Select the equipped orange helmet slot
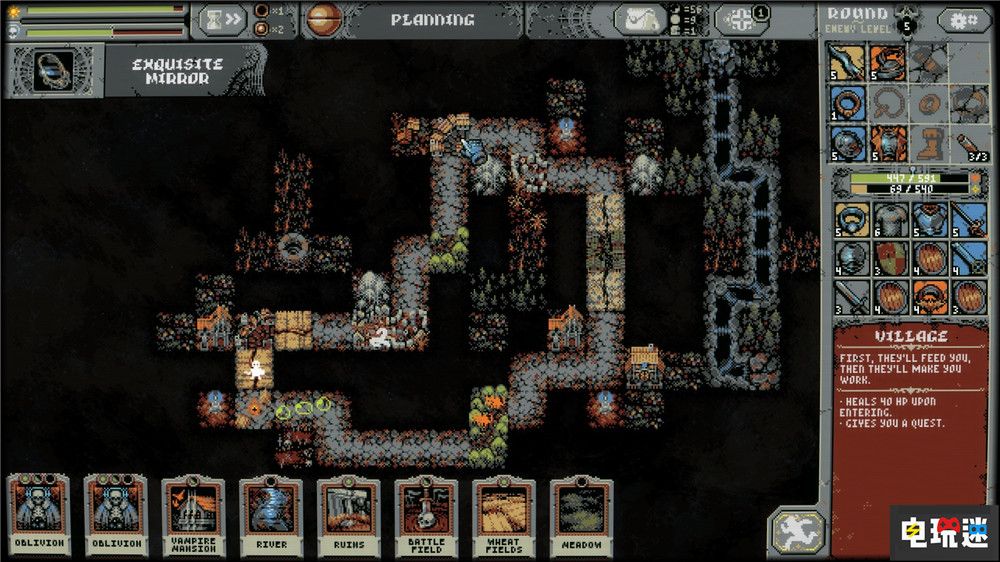Screen dimensions: 1000x562 click(x=888, y=64)
